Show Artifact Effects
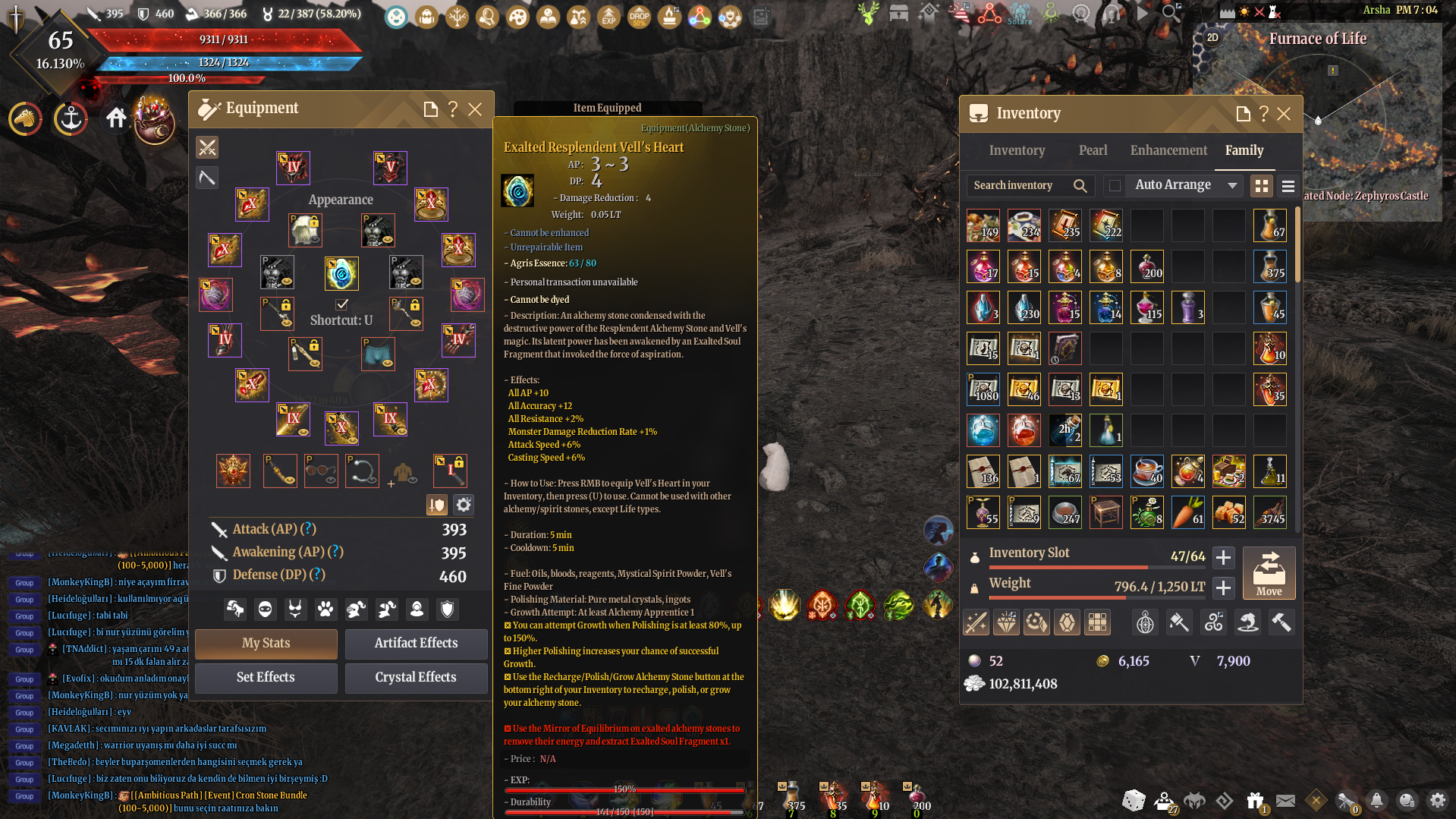The height and width of the screenshot is (819, 1456). tap(416, 644)
